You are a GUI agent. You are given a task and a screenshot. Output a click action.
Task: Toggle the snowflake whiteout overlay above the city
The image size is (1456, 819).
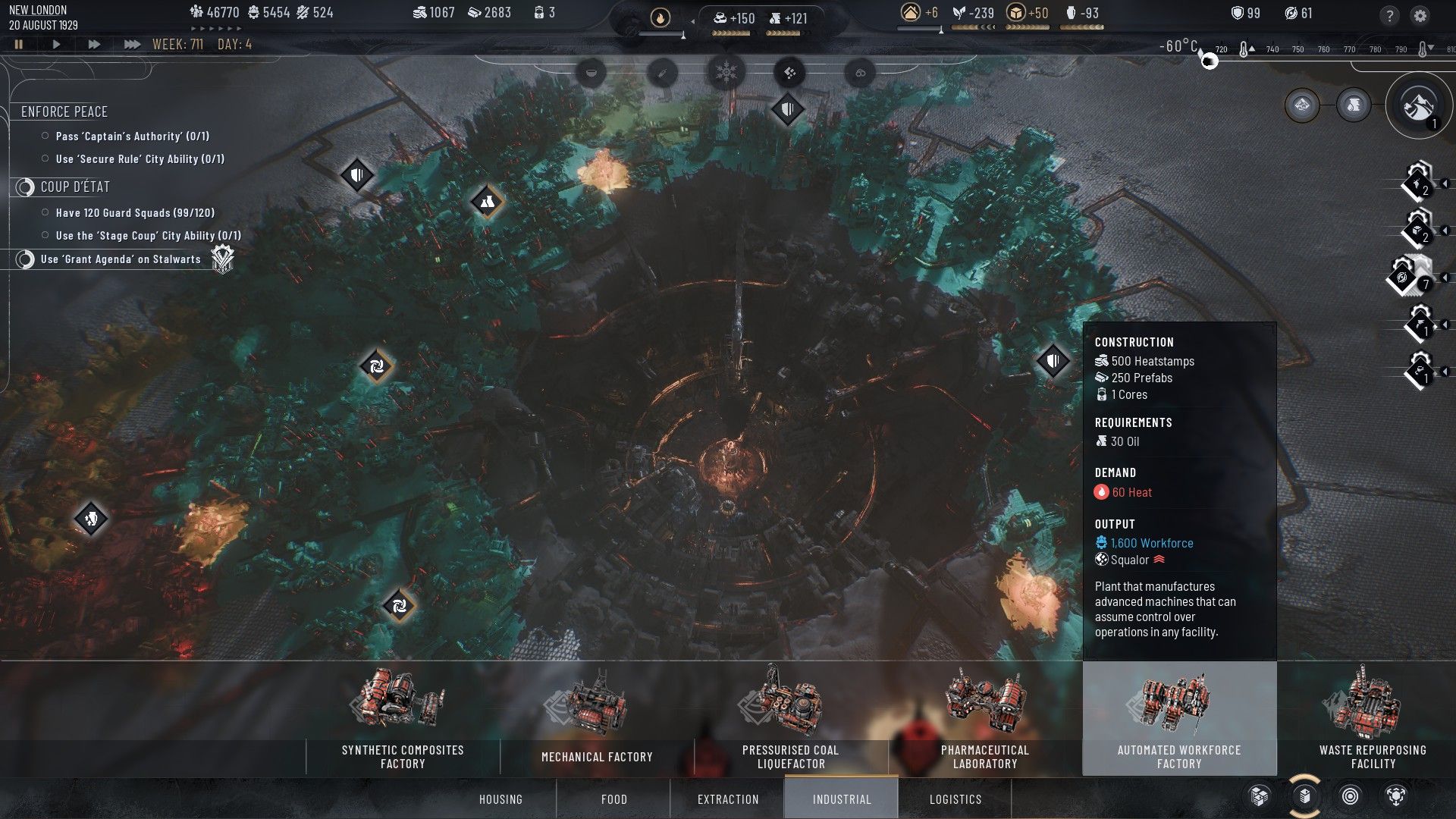click(726, 73)
